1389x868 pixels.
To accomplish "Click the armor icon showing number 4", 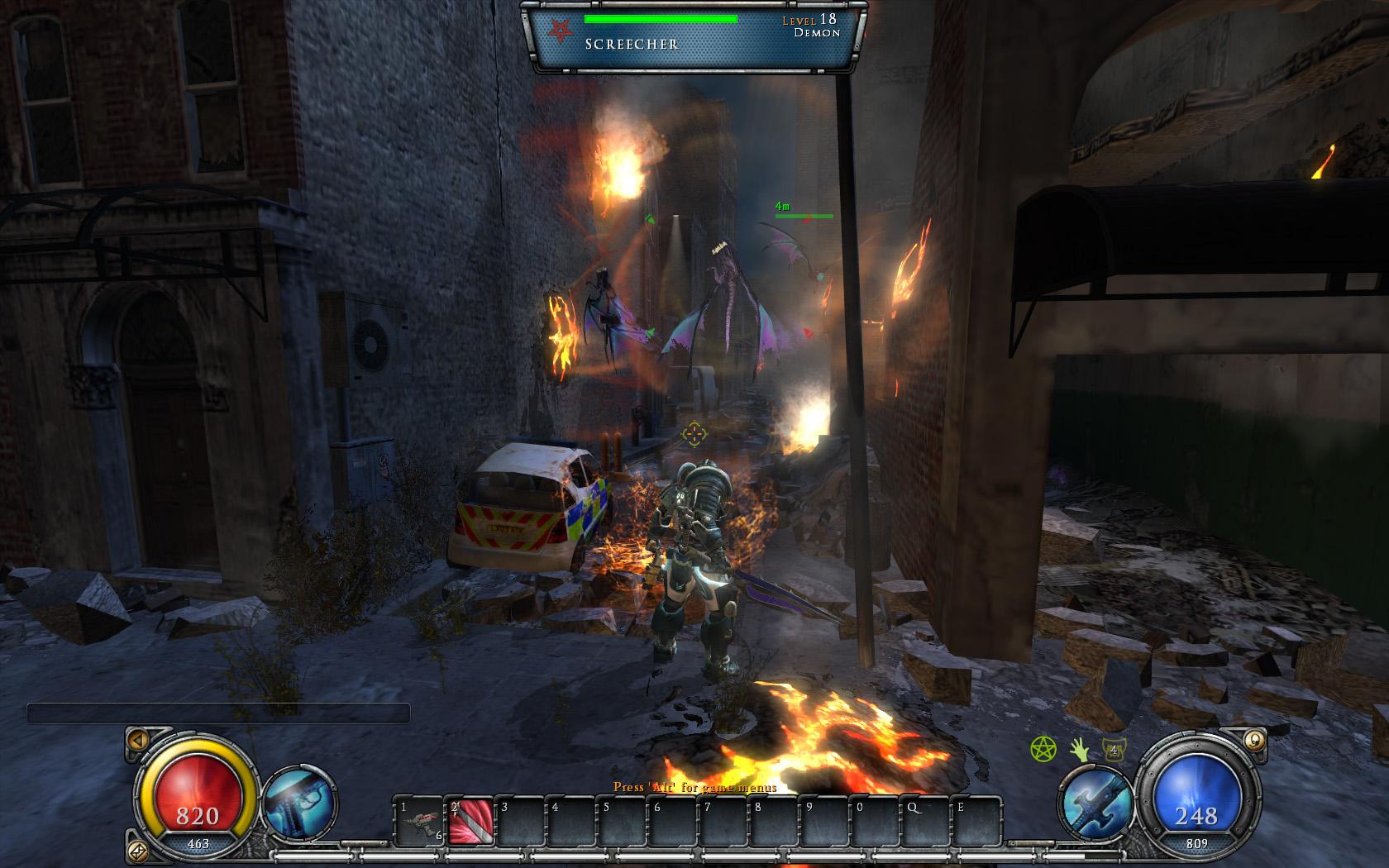I will pos(1114,750).
